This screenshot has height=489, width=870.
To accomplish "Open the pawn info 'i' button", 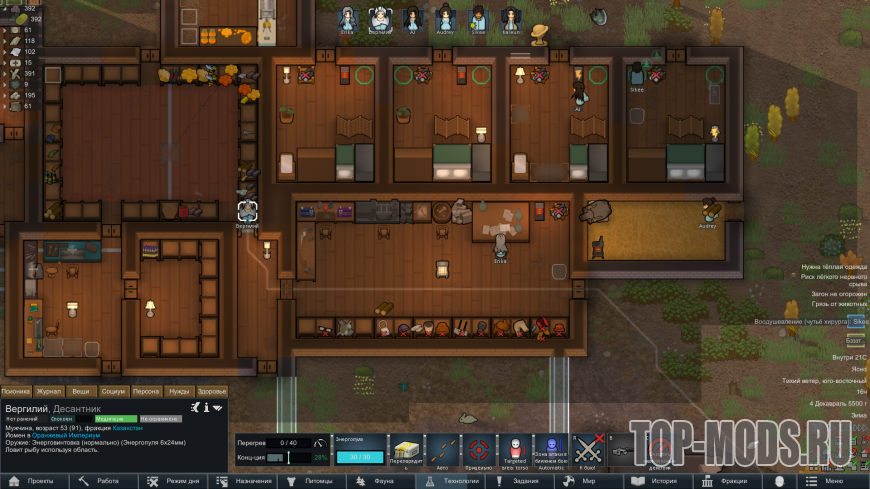I will (205, 408).
